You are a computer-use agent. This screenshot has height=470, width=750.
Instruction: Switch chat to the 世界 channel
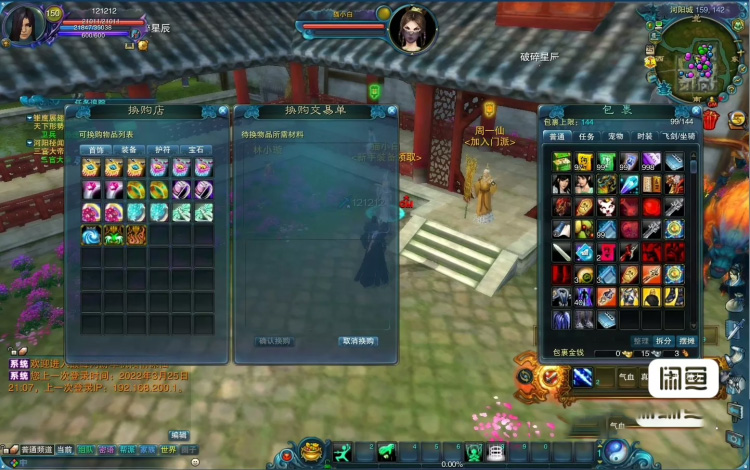point(167,450)
